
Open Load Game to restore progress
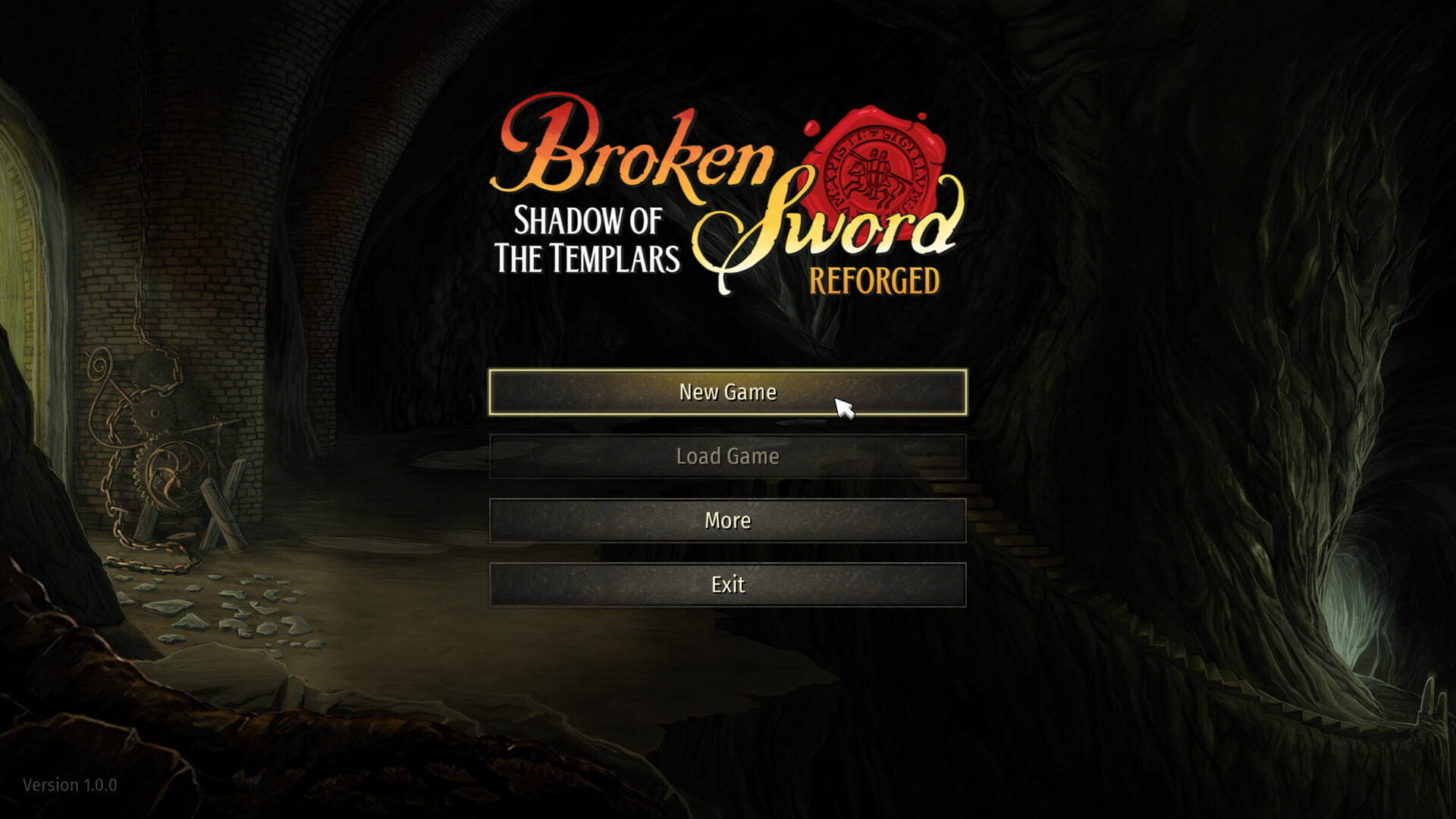(x=728, y=457)
